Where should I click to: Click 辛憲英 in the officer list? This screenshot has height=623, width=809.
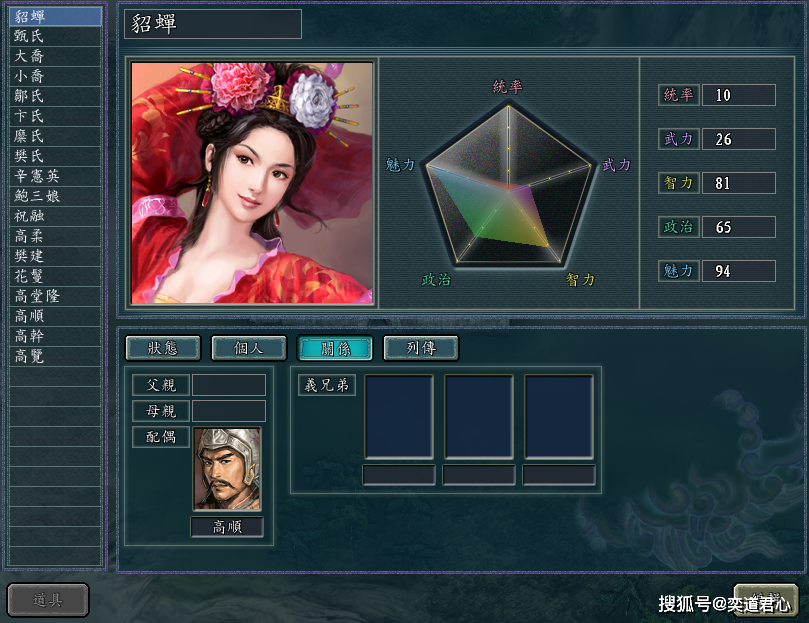(x=55, y=176)
